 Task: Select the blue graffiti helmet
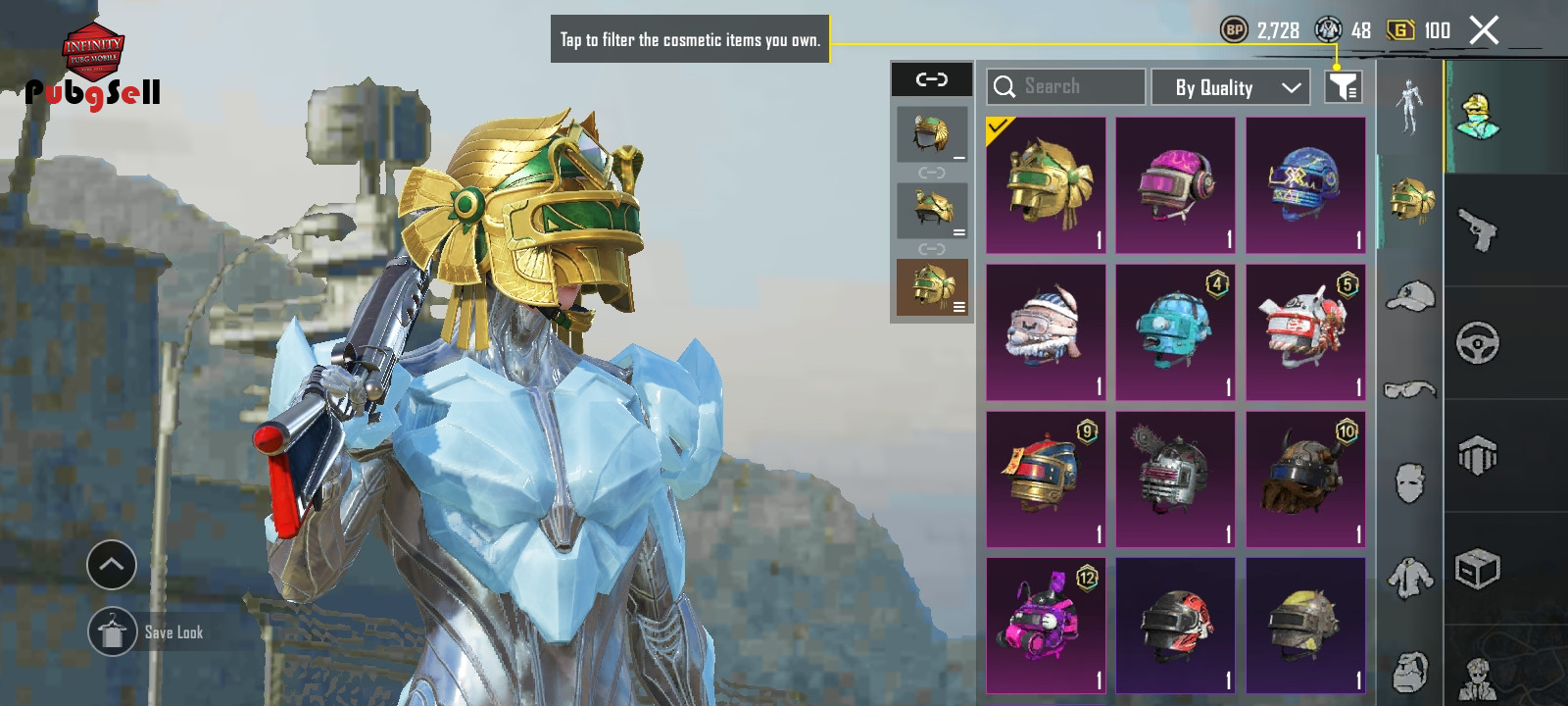pyautogui.click(x=1305, y=185)
